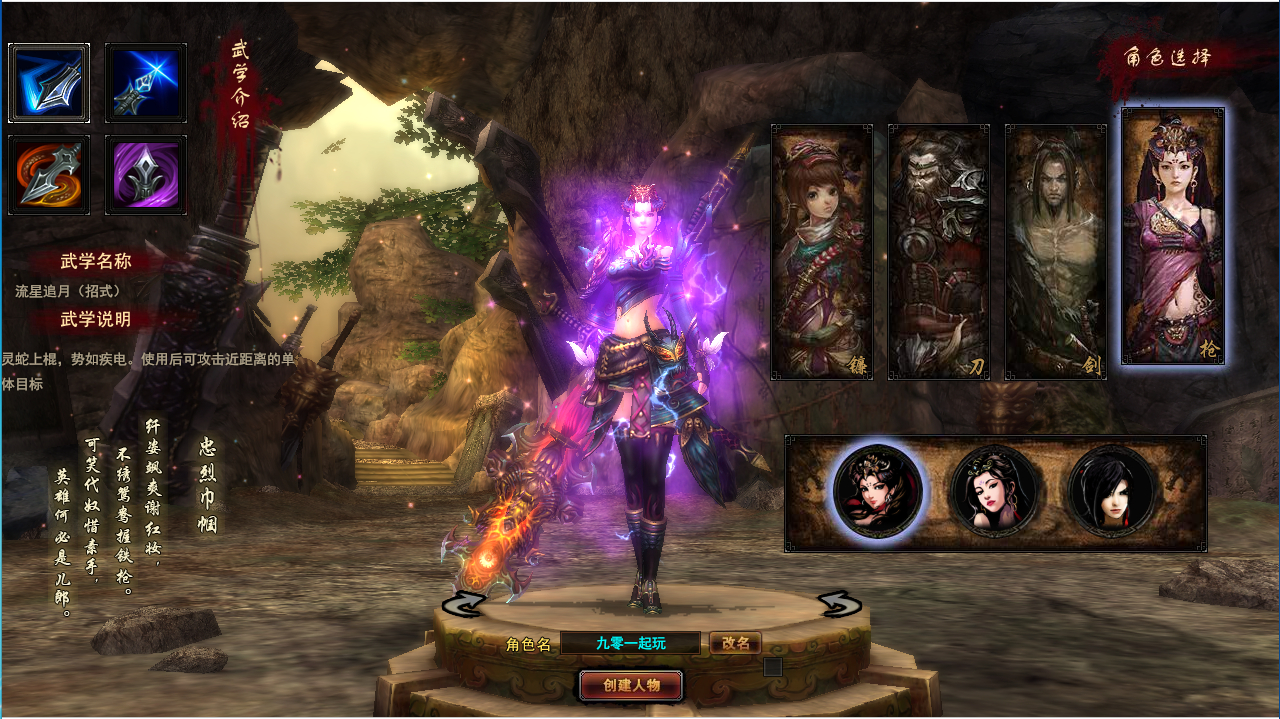This screenshot has width=1280, height=719.
Task: Click the 改名 rename button
Action: tap(735, 643)
